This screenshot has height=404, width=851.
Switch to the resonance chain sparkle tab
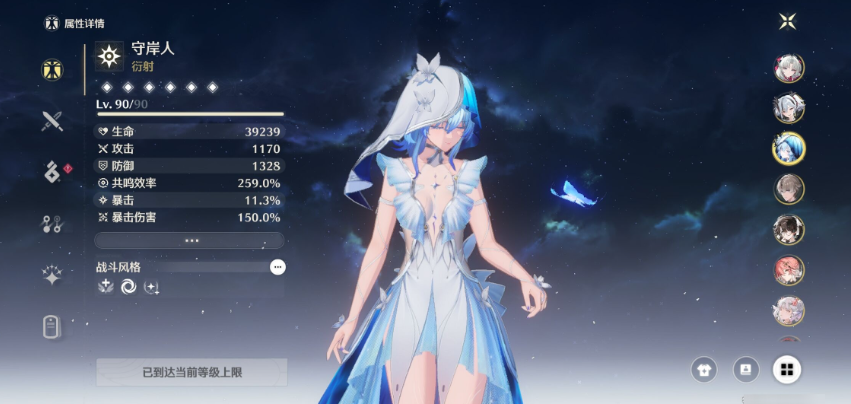click(53, 275)
